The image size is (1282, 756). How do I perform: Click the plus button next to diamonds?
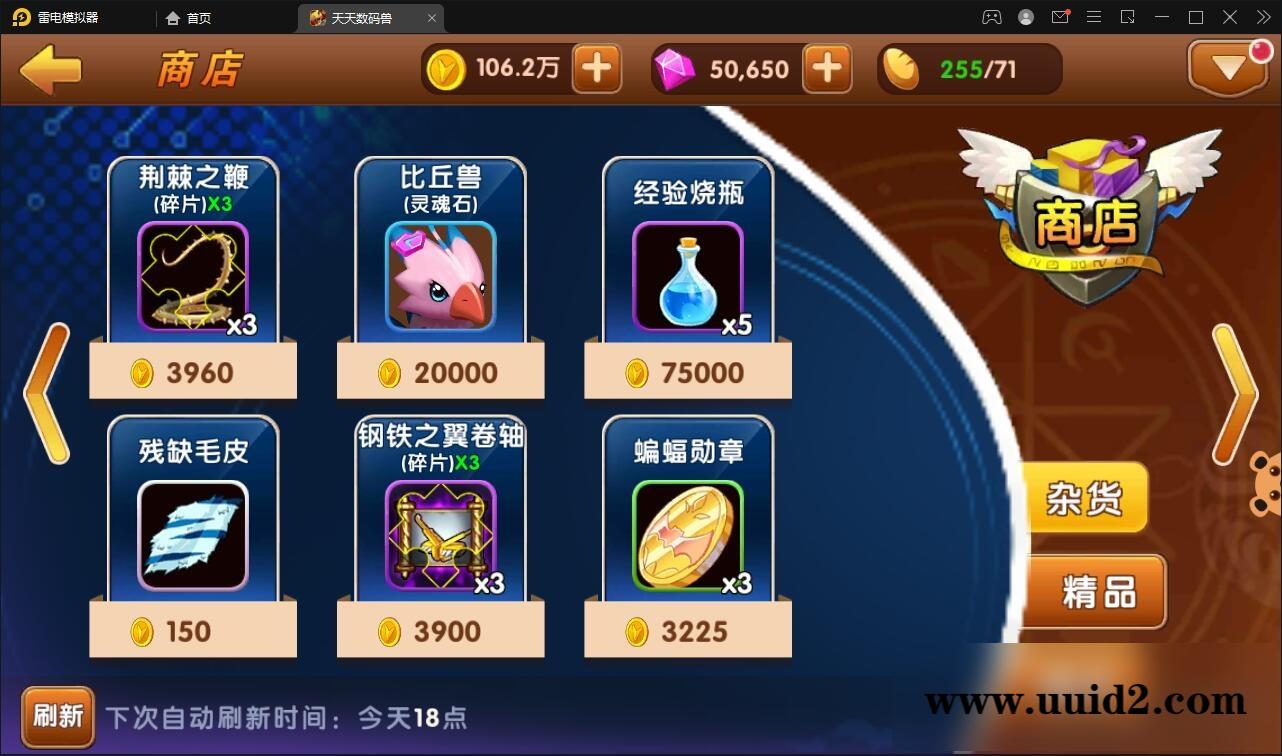(x=828, y=68)
